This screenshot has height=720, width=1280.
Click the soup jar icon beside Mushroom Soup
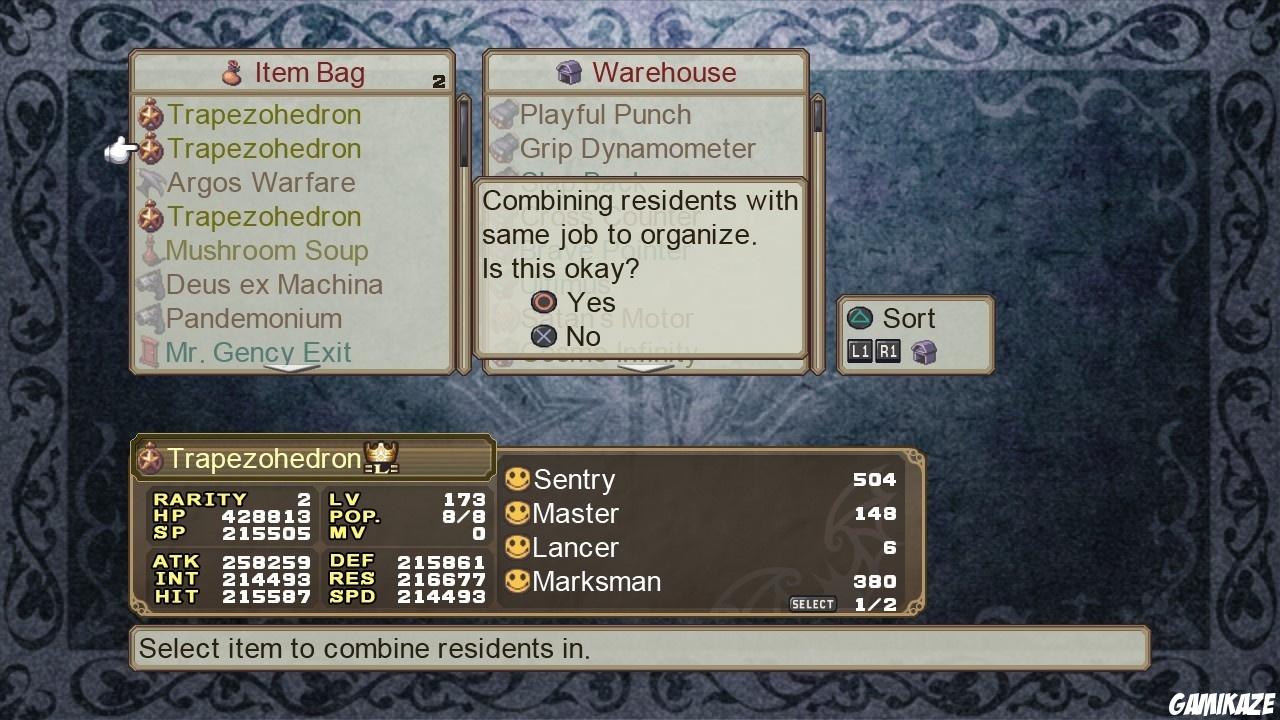click(150, 250)
